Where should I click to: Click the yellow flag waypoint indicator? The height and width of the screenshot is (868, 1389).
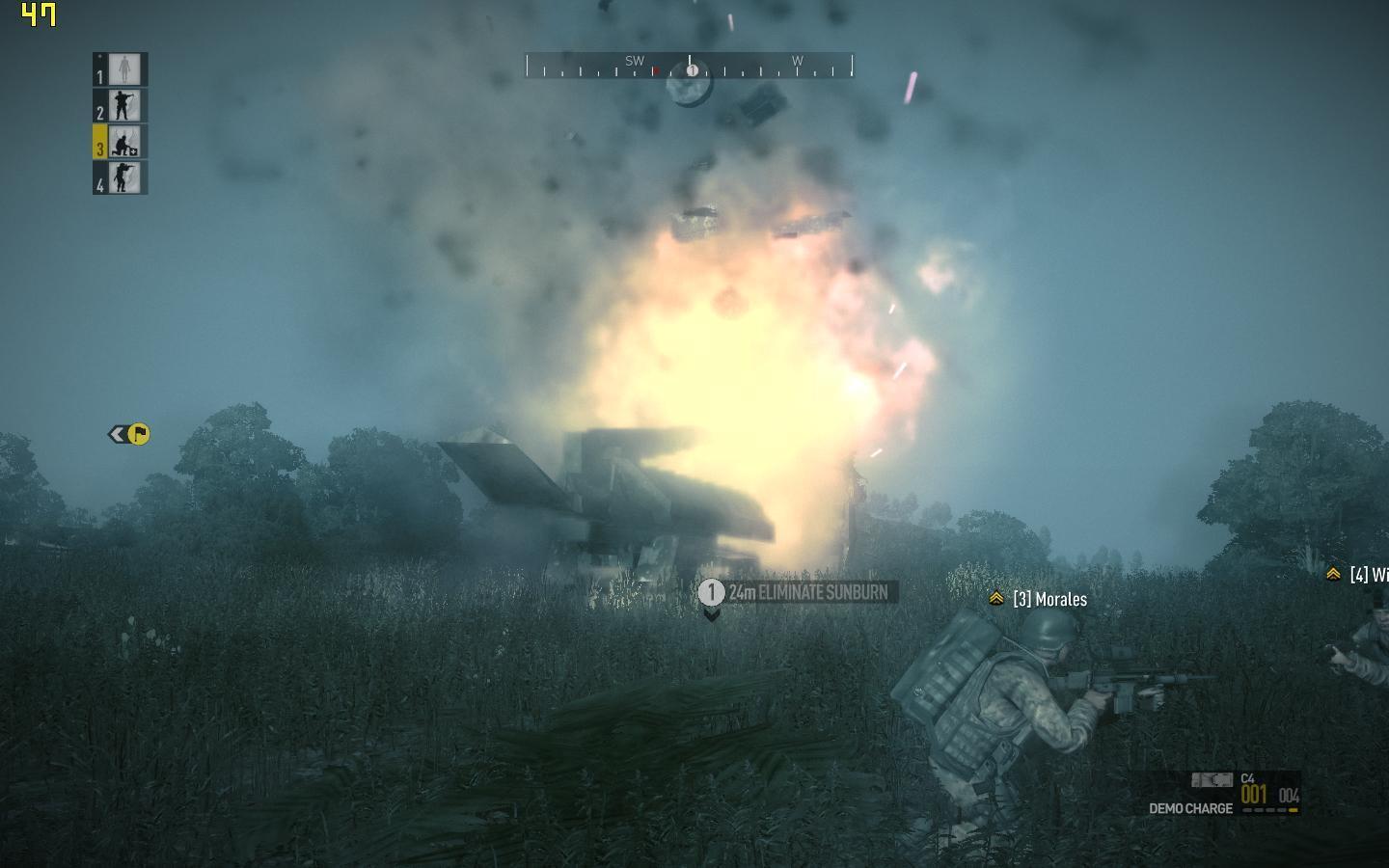138,435
